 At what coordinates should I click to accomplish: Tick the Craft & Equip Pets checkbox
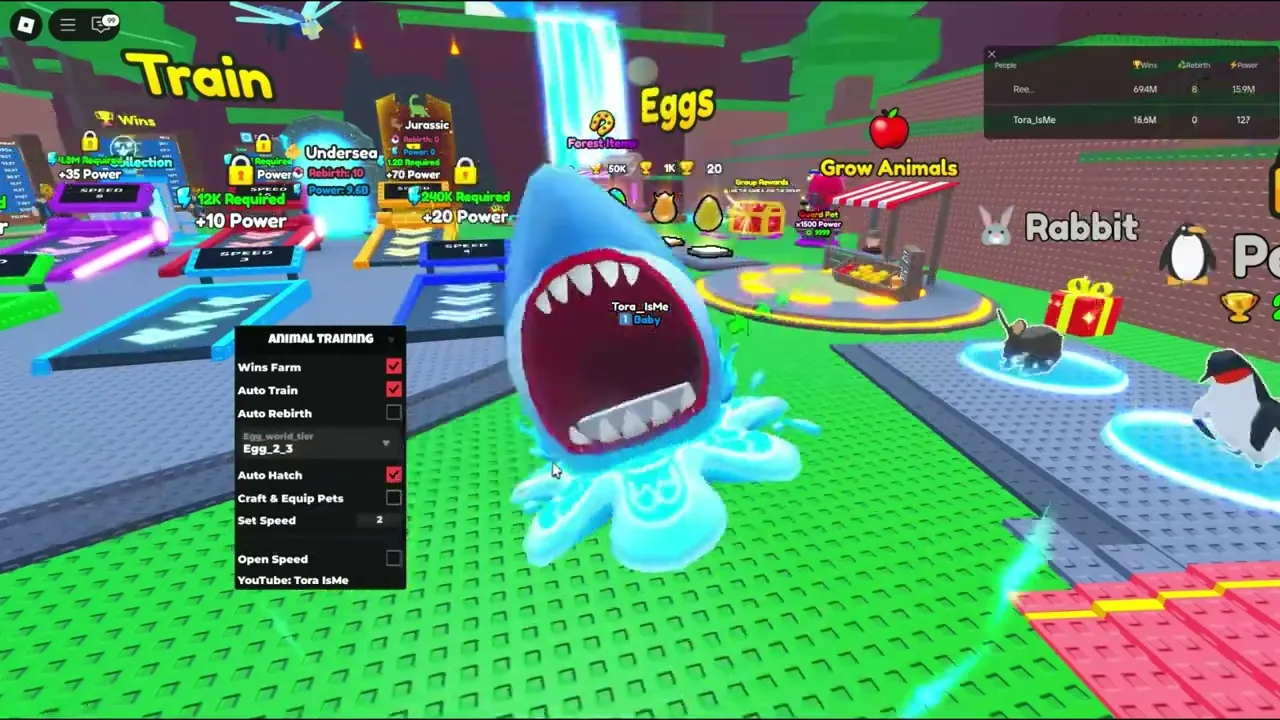pyautogui.click(x=393, y=498)
